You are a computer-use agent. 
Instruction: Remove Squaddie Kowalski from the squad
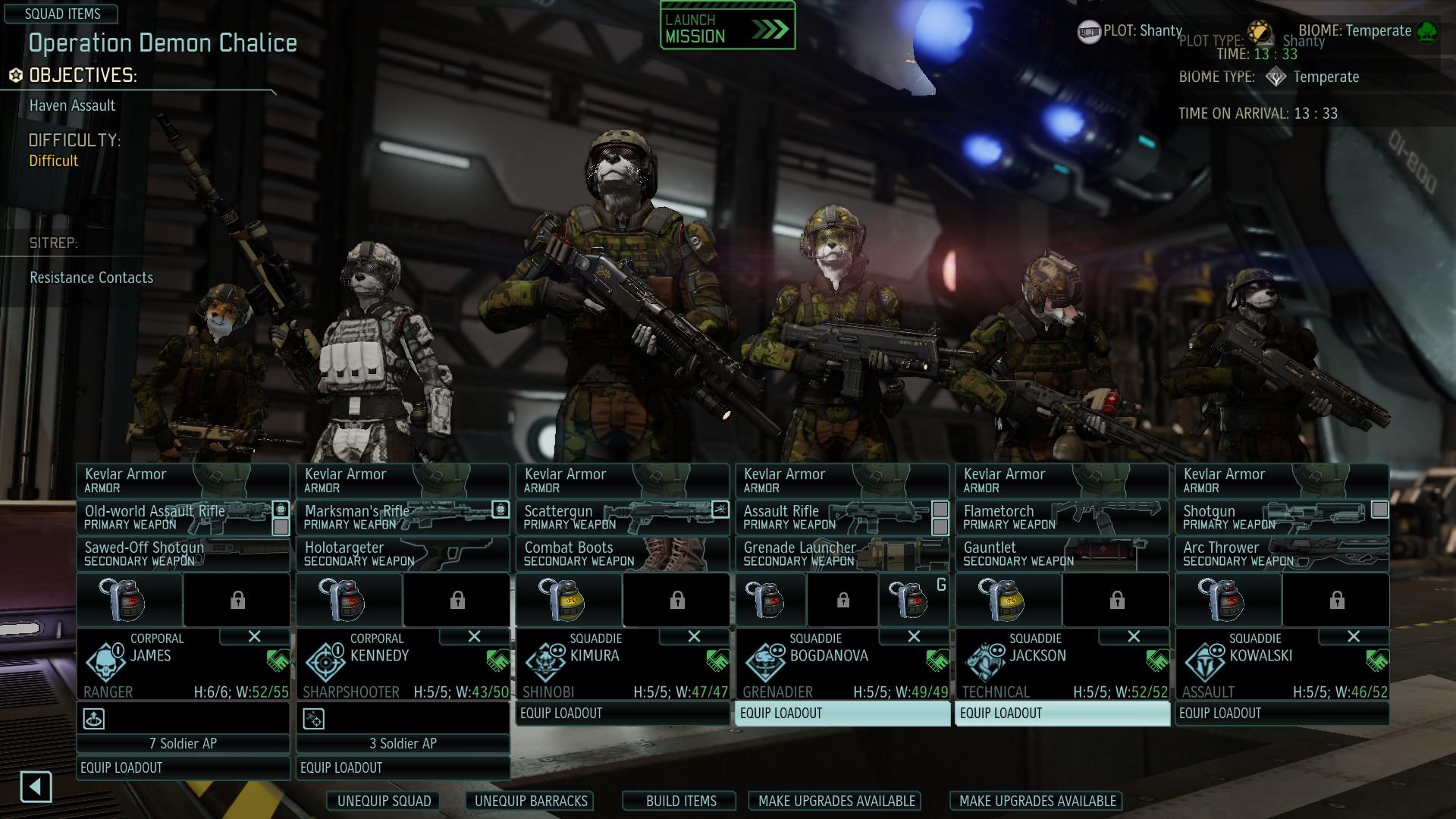(1354, 636)
